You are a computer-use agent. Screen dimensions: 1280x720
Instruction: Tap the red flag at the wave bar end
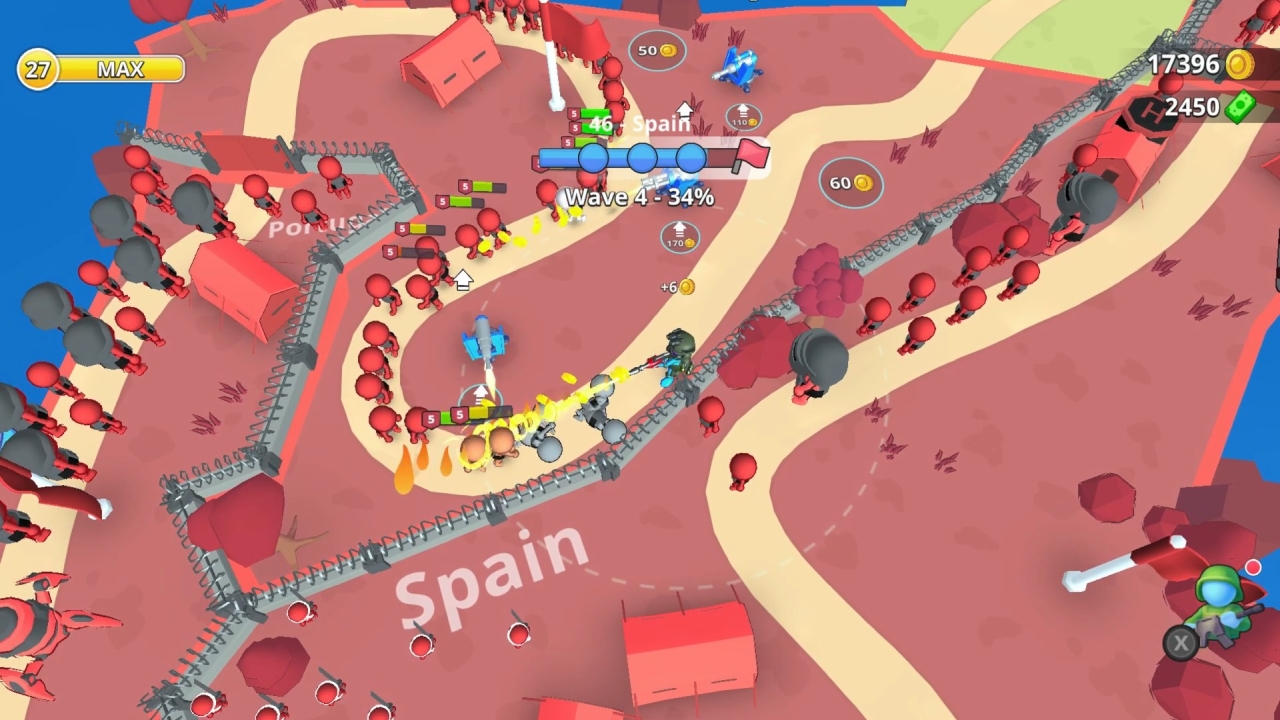pyautogui.click(x=753, y=155)
